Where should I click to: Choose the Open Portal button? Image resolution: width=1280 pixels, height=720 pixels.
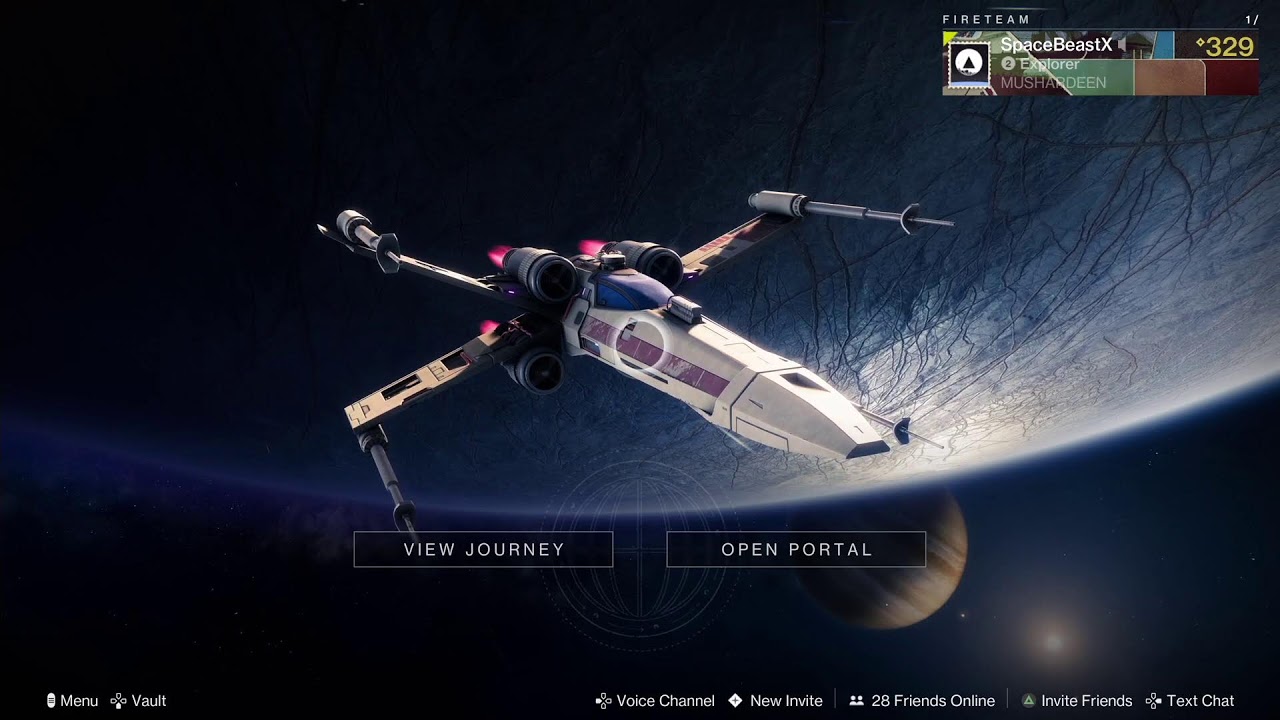tap(796, 549)
